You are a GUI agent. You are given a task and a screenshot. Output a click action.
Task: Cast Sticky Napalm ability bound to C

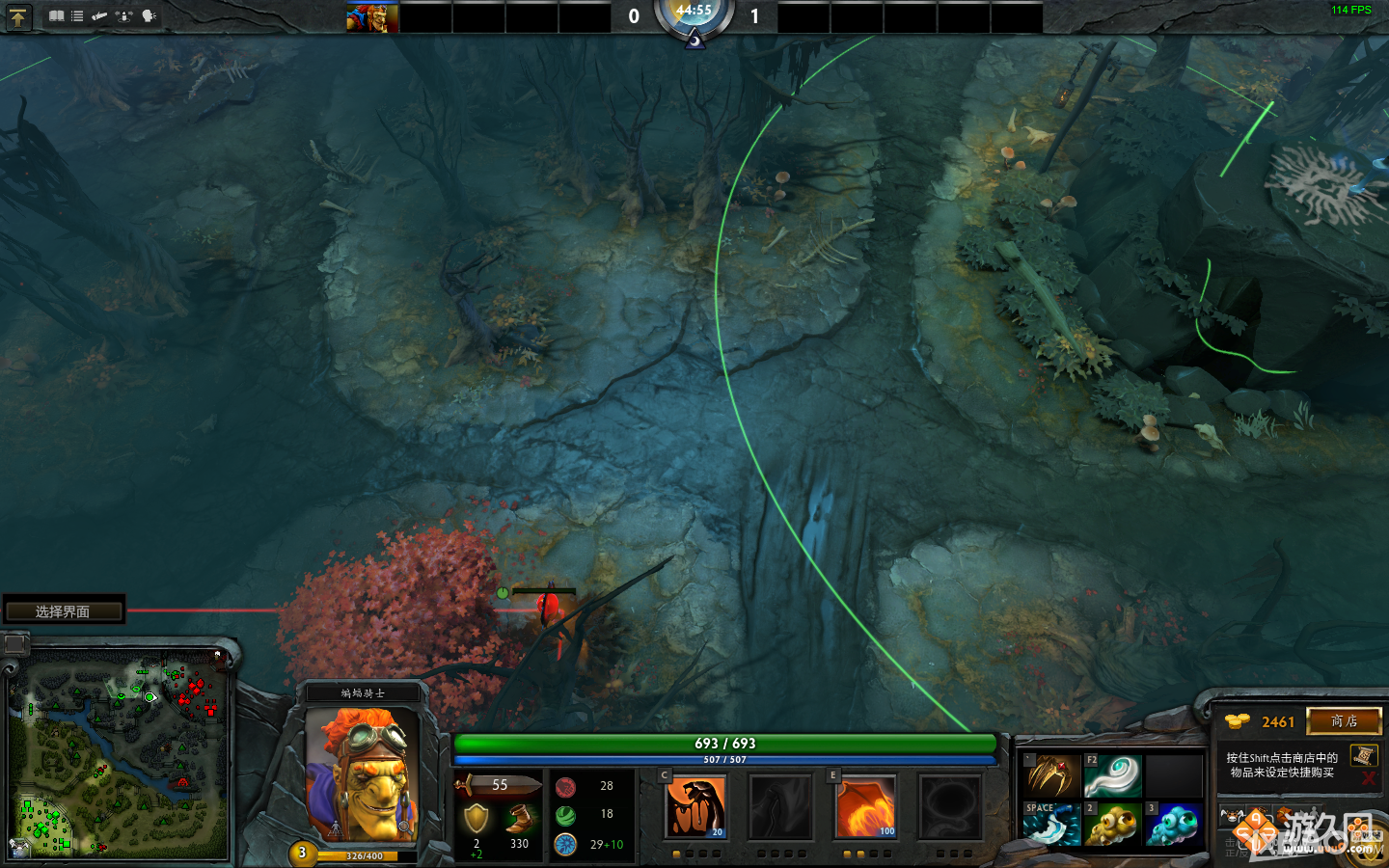pyautogui.click(x=696, y=807)
